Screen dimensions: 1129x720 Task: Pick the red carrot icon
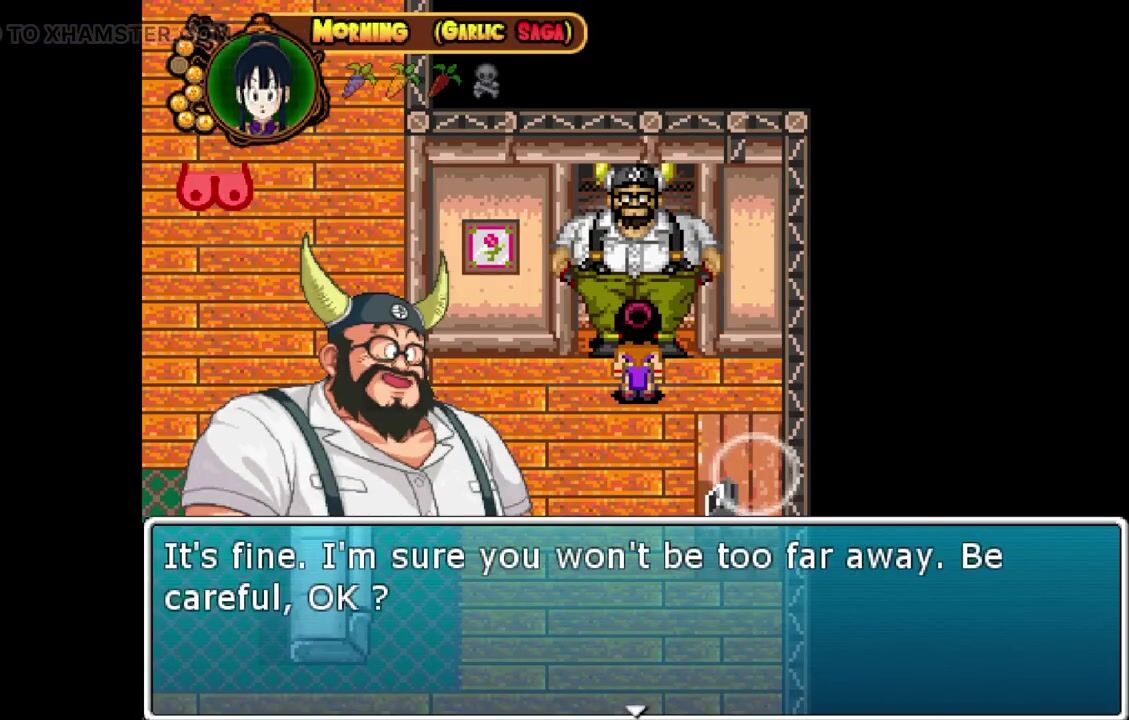point(444,80)
